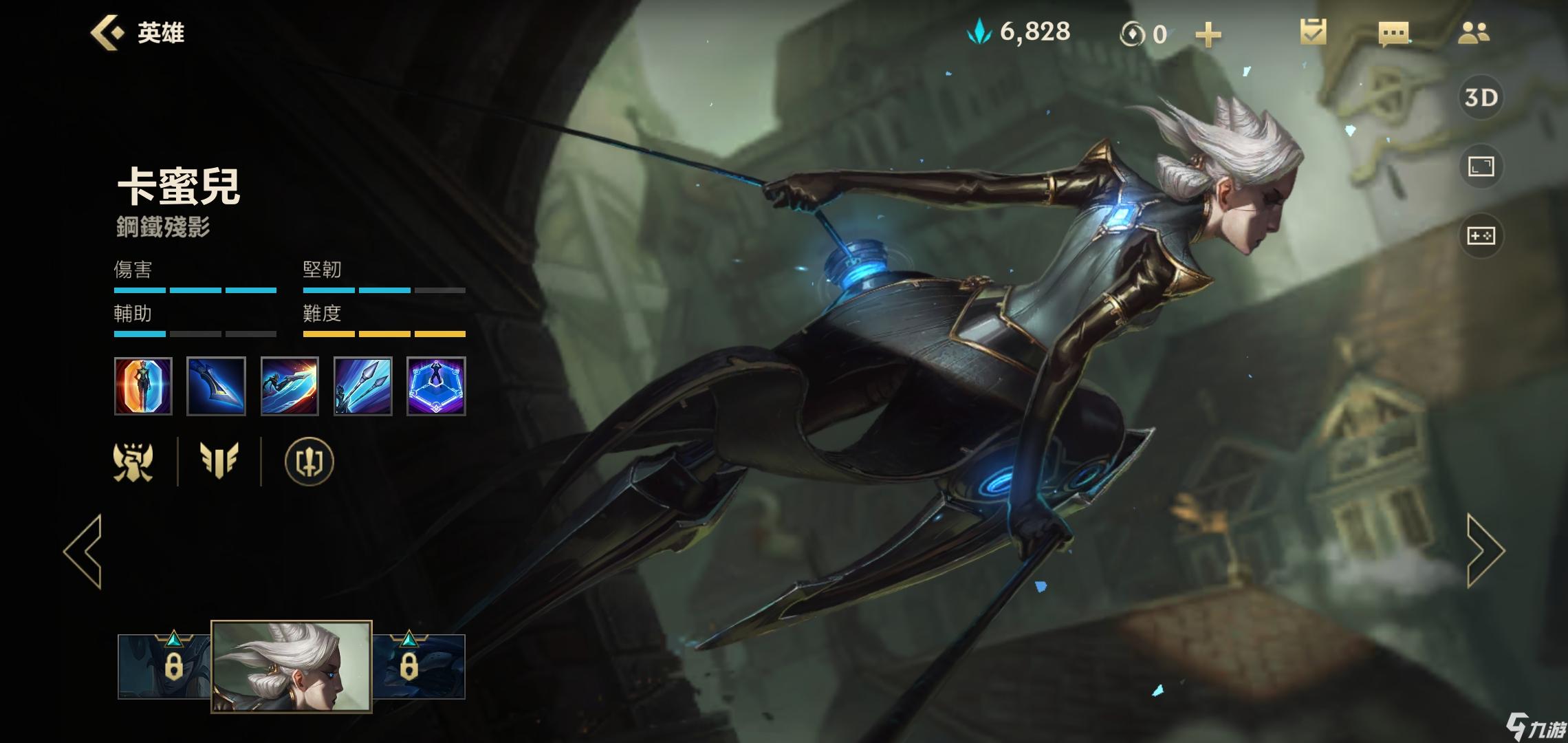Select the locked skin thumbnail on the right
Viewport: 1568px width, 743px height.
[x=418, y=666]
